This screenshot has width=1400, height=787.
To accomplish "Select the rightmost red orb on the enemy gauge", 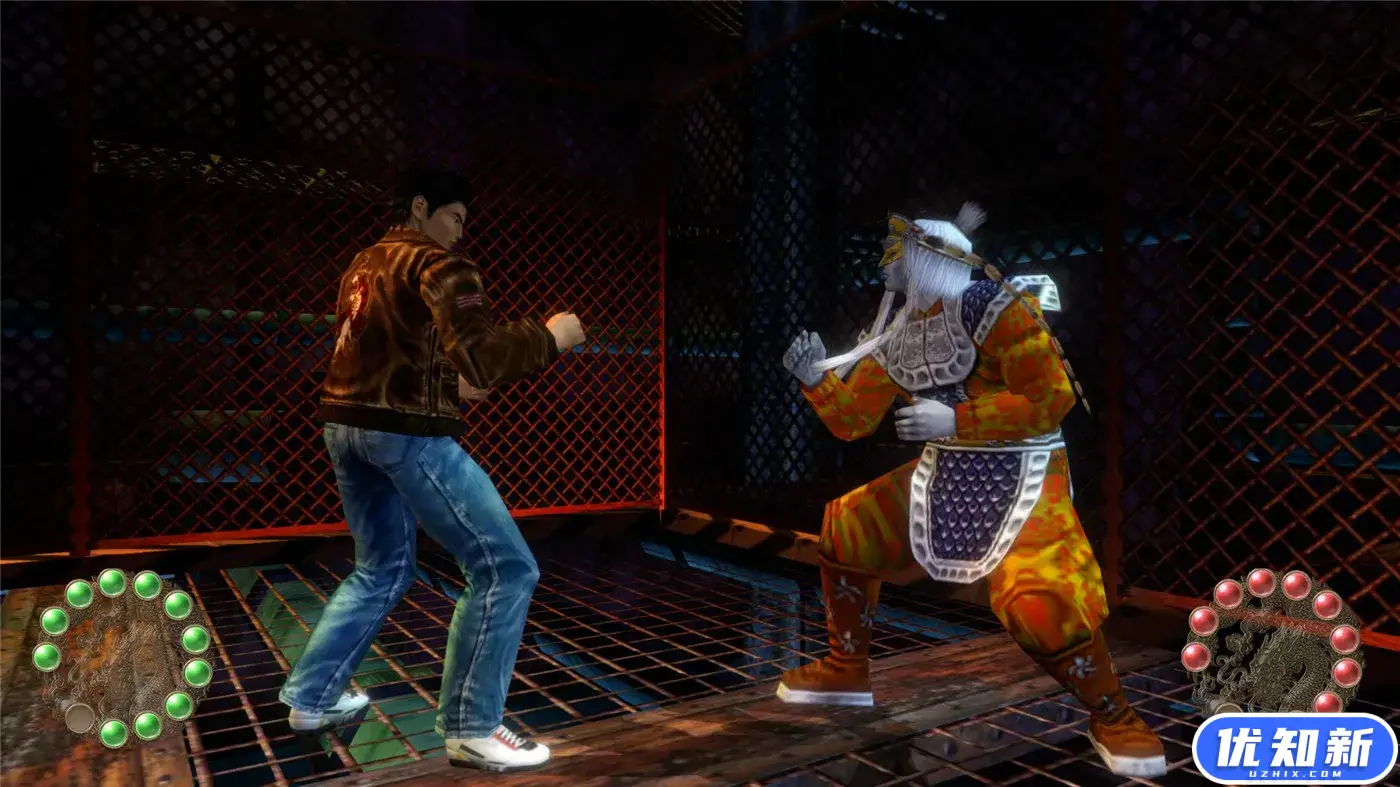I will 1347,672.
